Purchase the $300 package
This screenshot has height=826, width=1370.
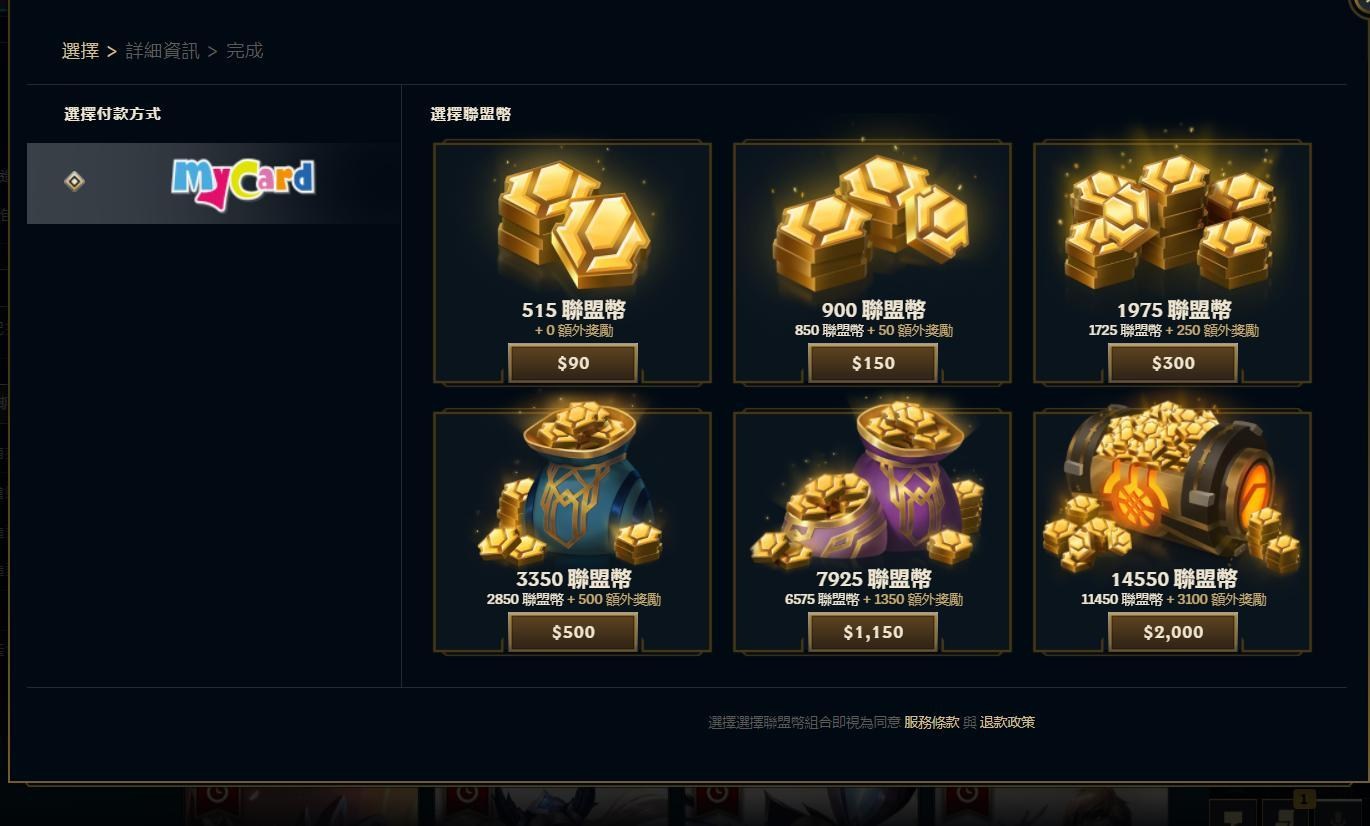click(x=1171, y=363)
